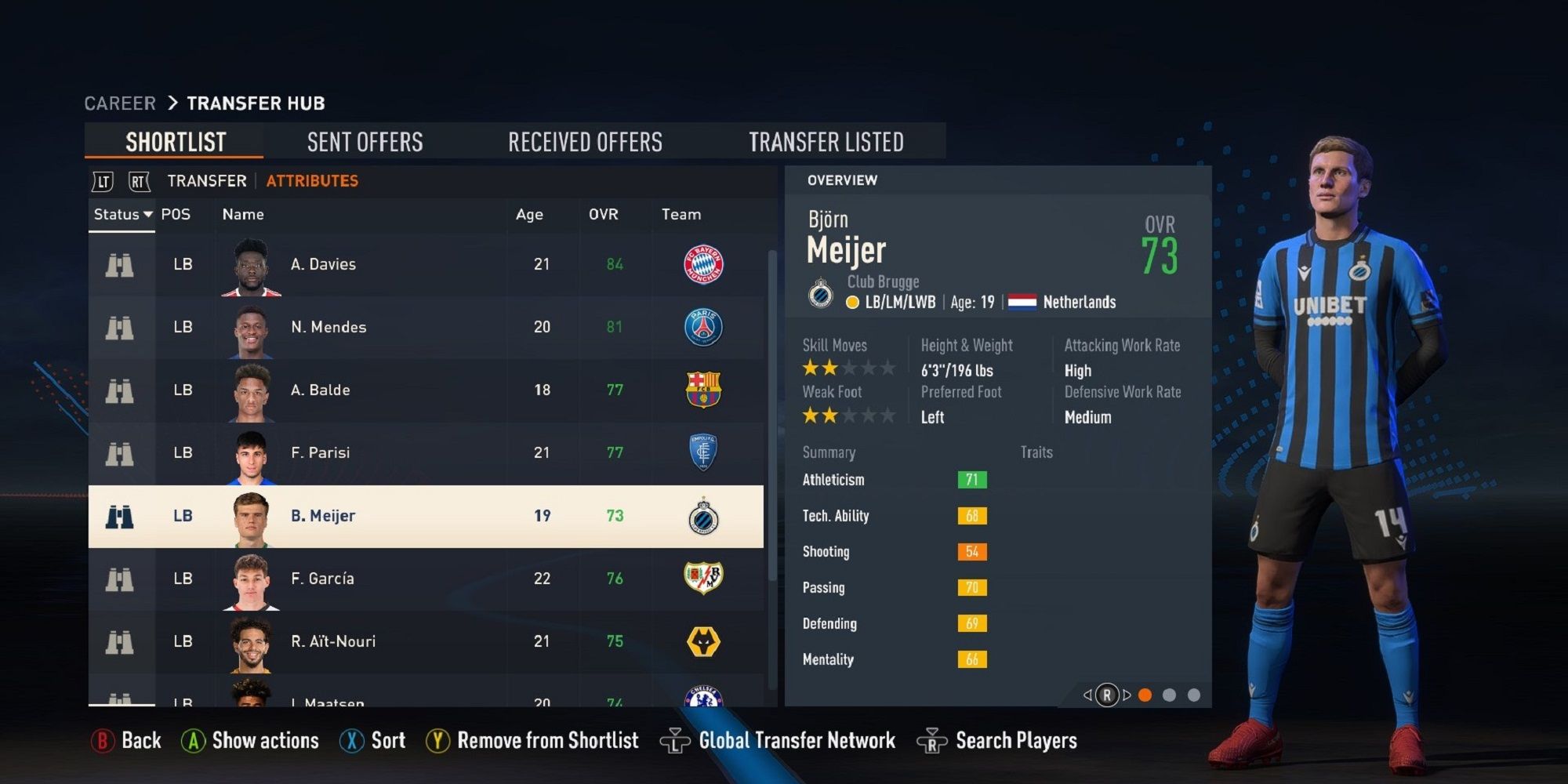Viewport: 1568px width, 784px height.
Task: Click the right arrow next to page dots
Action: [x=1127, y=694]
